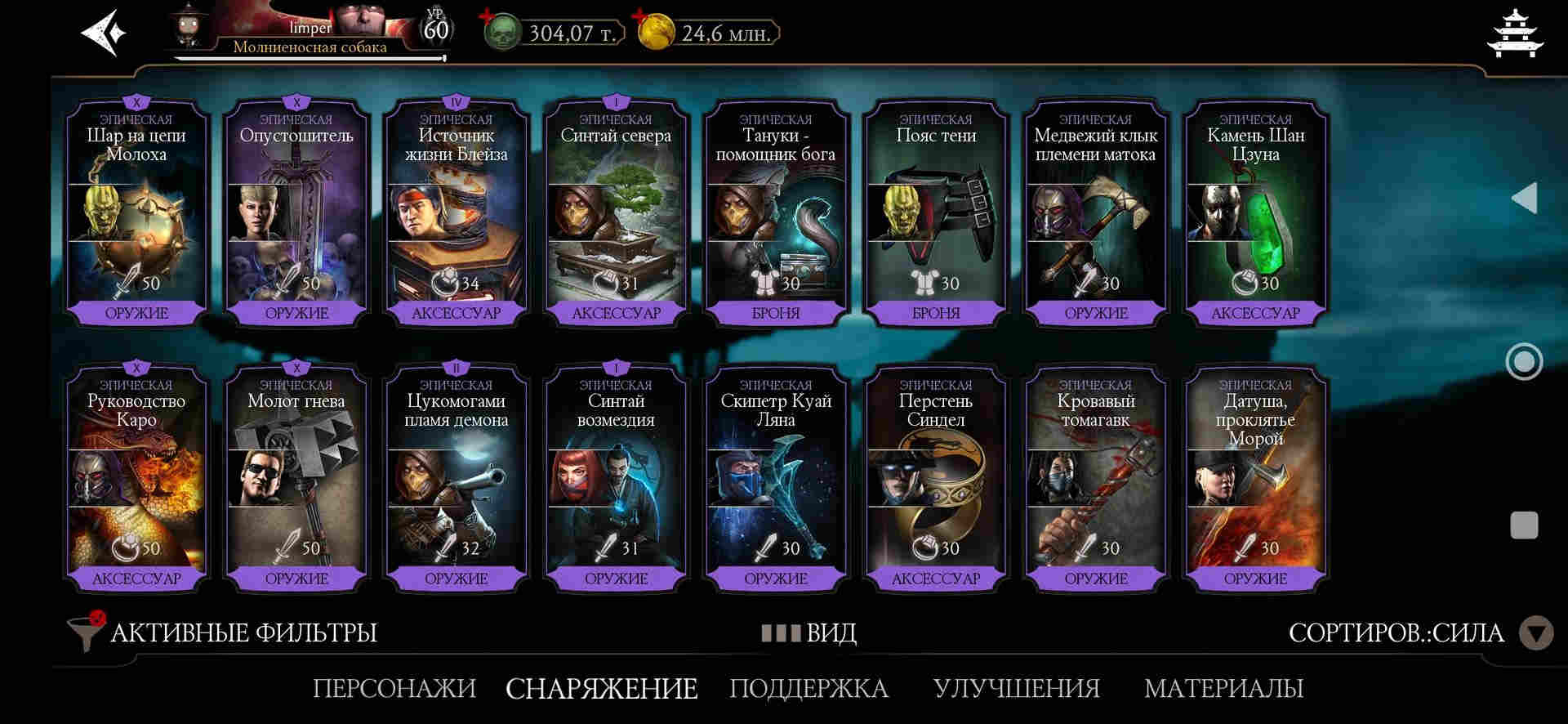Viewport: 1568px width, 724px height.
Task: Select the Синтай севера card
Action: tap(616, 214)
